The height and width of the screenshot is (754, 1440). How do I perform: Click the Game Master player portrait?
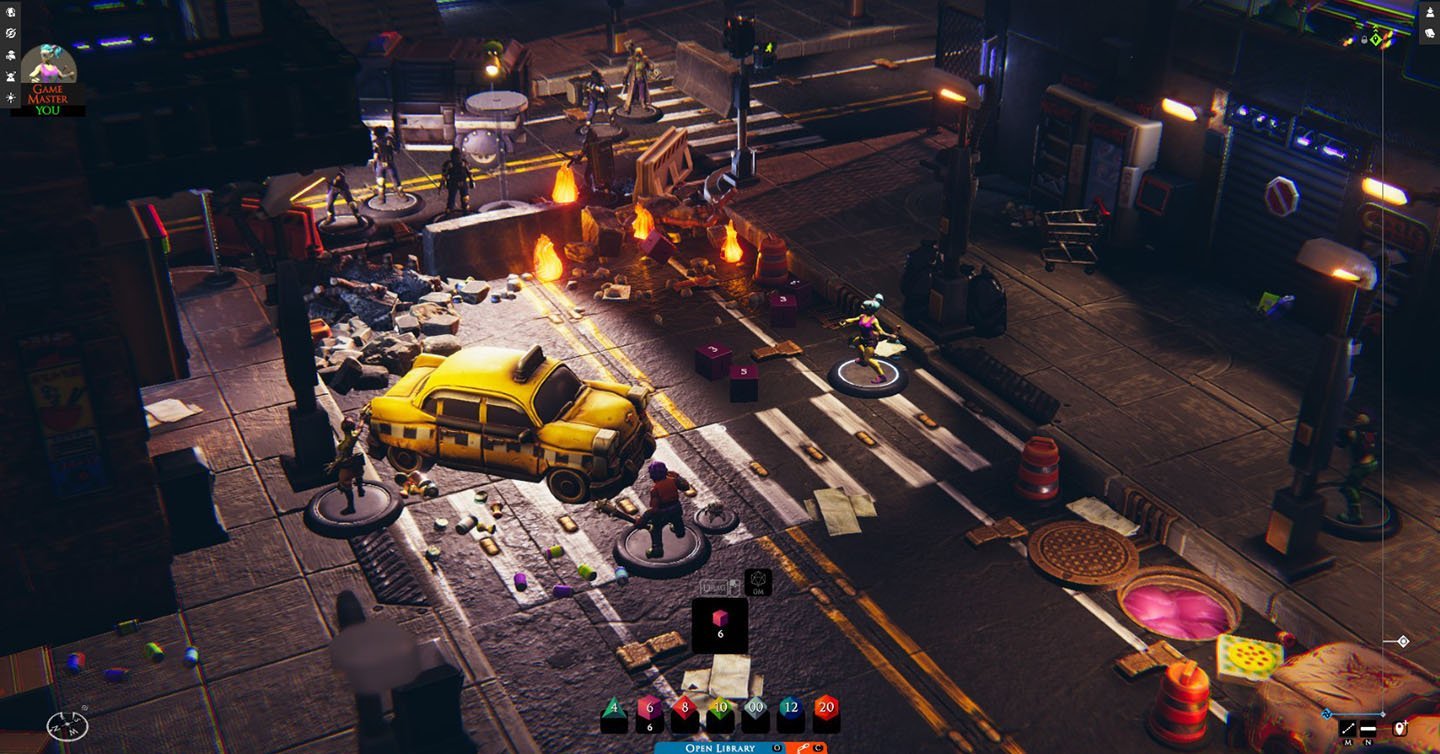[x=48, y=68]
